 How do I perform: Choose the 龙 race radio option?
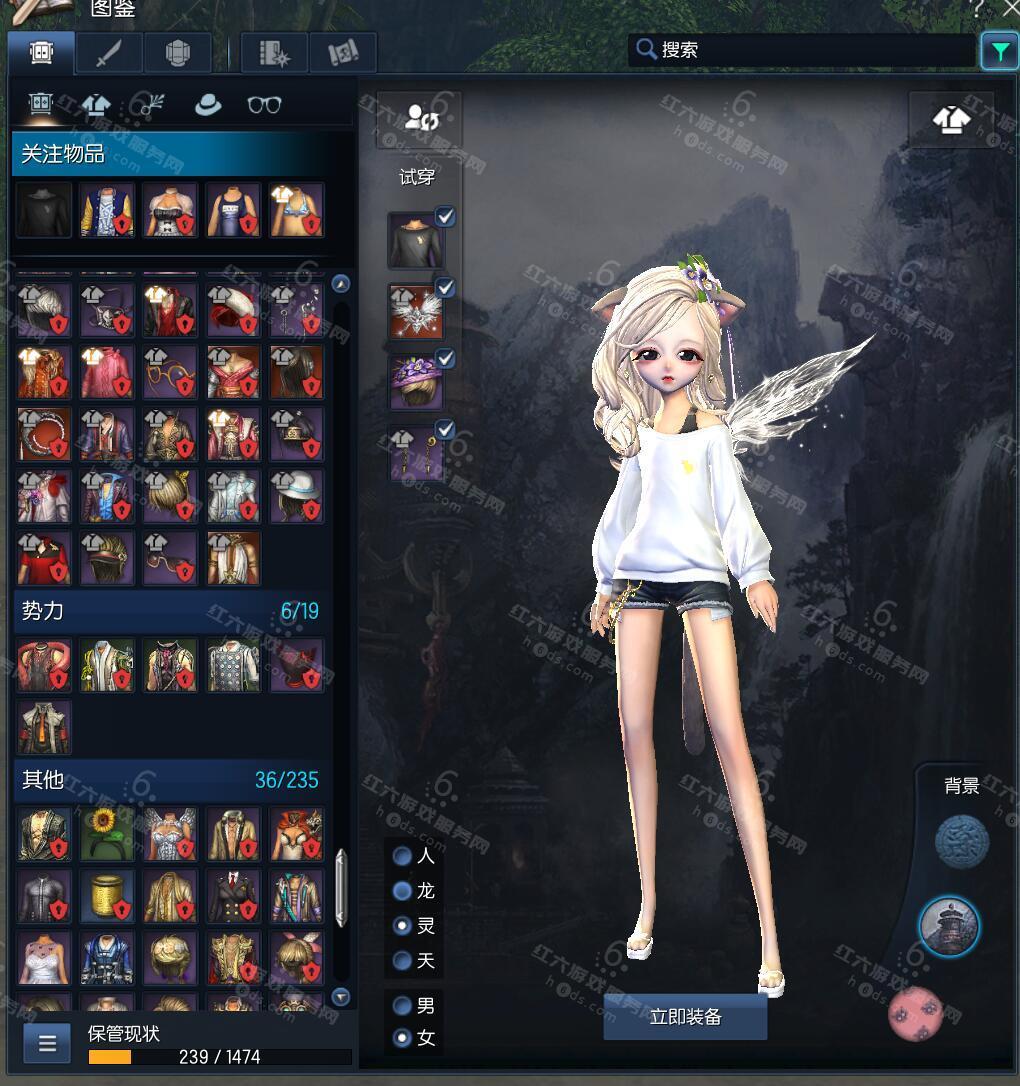pyautogui.click(x=403, y=890)
